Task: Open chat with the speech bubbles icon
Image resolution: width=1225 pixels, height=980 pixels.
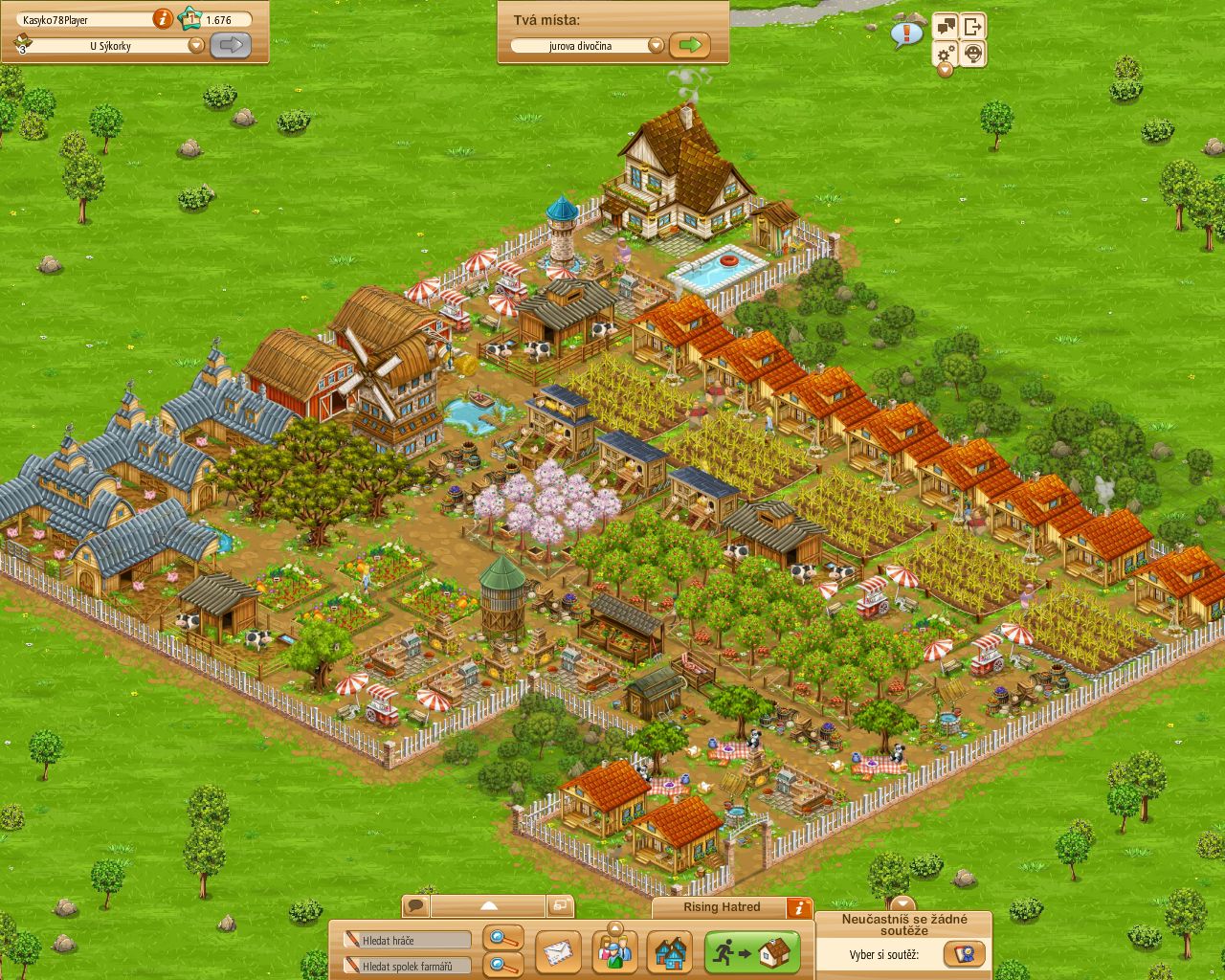Action: [x=945, y=25]
